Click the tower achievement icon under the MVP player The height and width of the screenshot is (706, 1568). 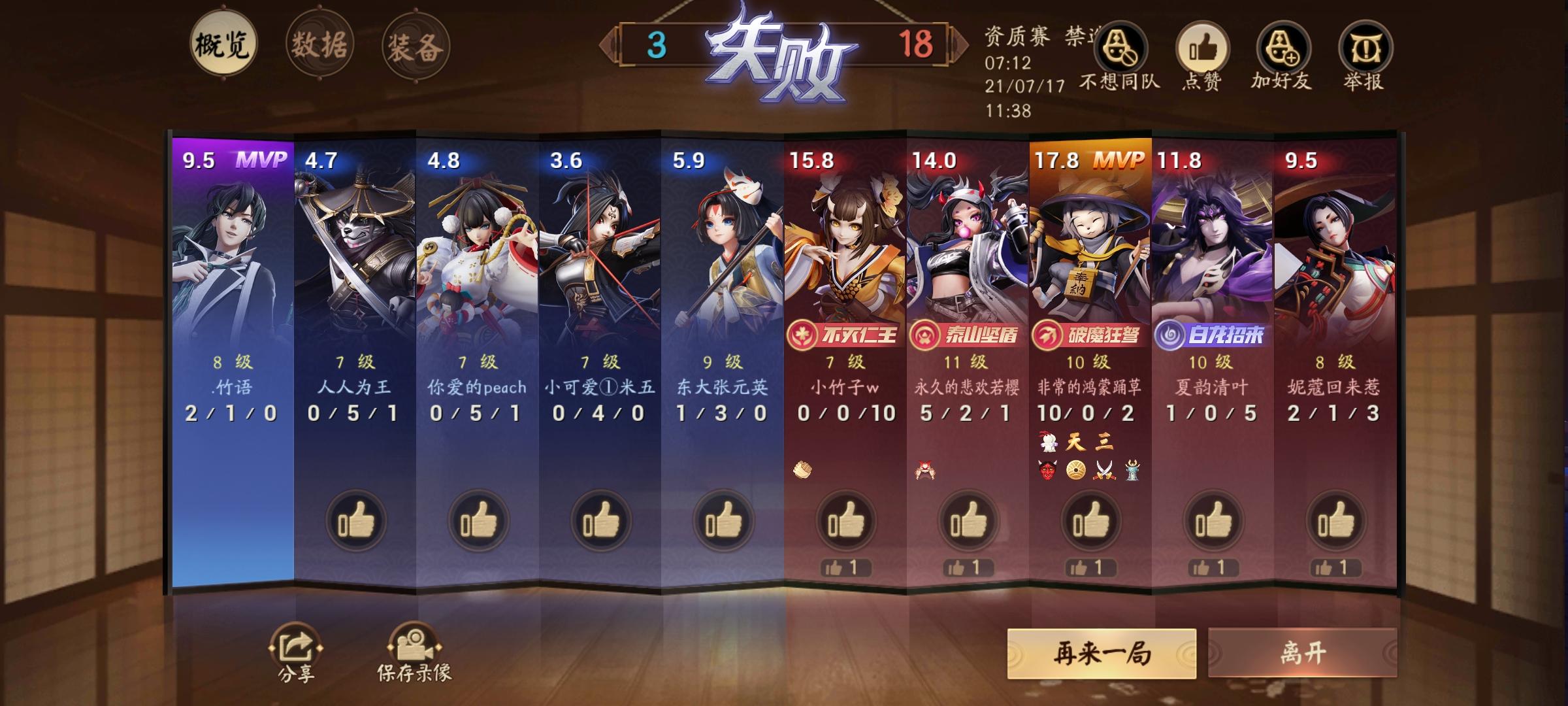(1133, 471)
